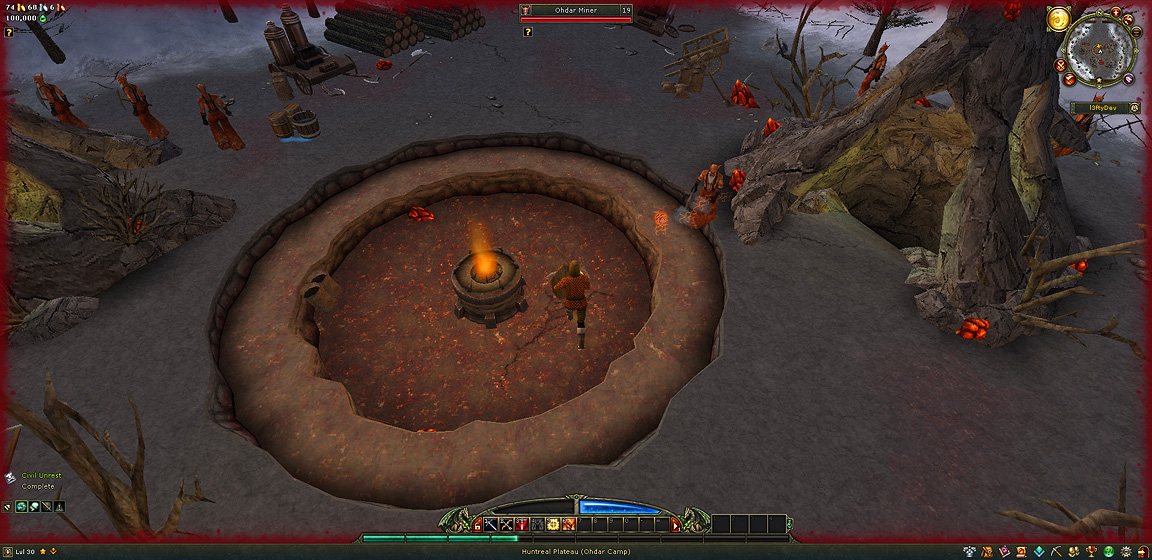Open the pickaxe crafting menu

1057,552
